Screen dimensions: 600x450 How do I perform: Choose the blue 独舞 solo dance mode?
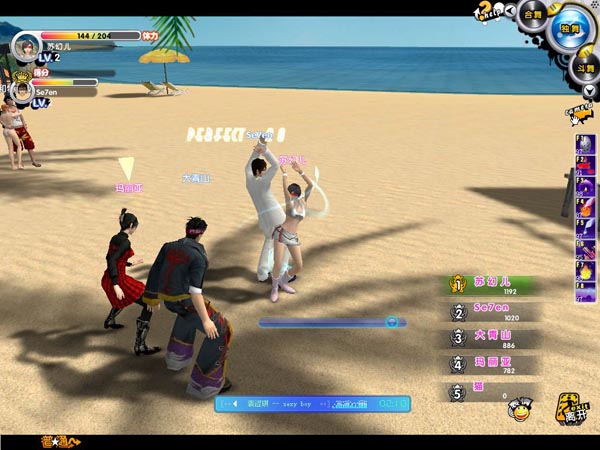570,27
